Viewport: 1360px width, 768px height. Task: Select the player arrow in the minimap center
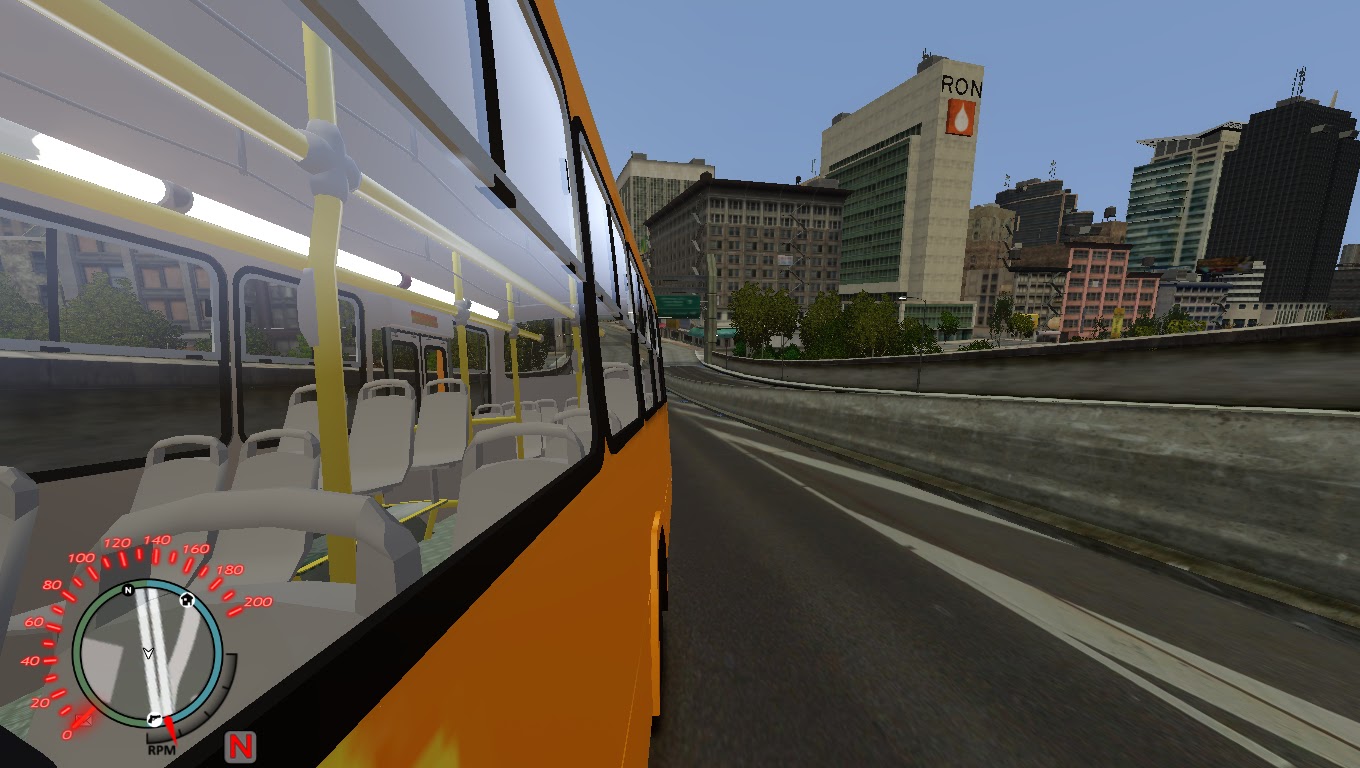(148, 652)
